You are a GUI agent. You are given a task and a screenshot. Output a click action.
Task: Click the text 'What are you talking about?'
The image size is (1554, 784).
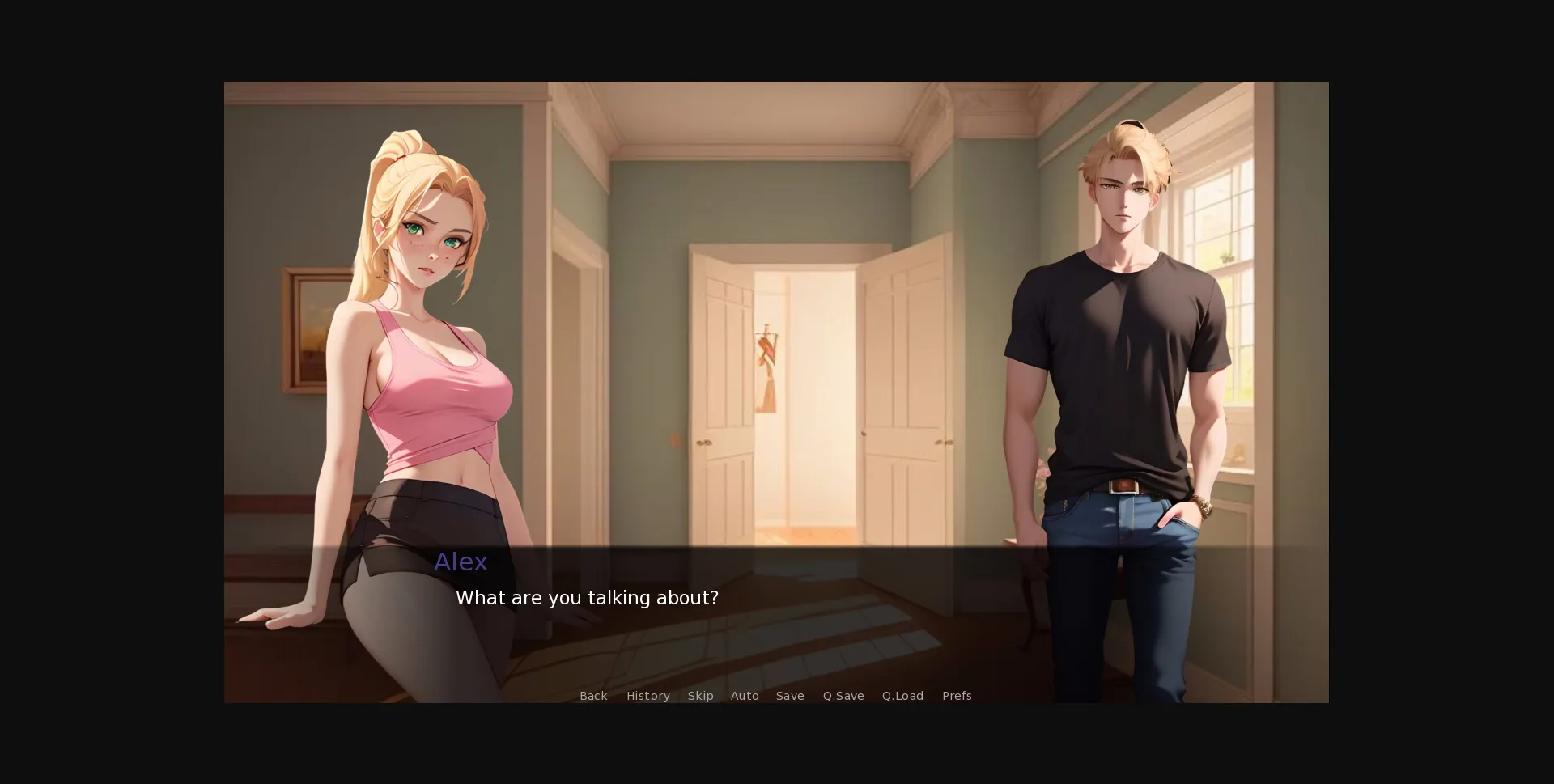pyautogui.click(x=588, y=598)
